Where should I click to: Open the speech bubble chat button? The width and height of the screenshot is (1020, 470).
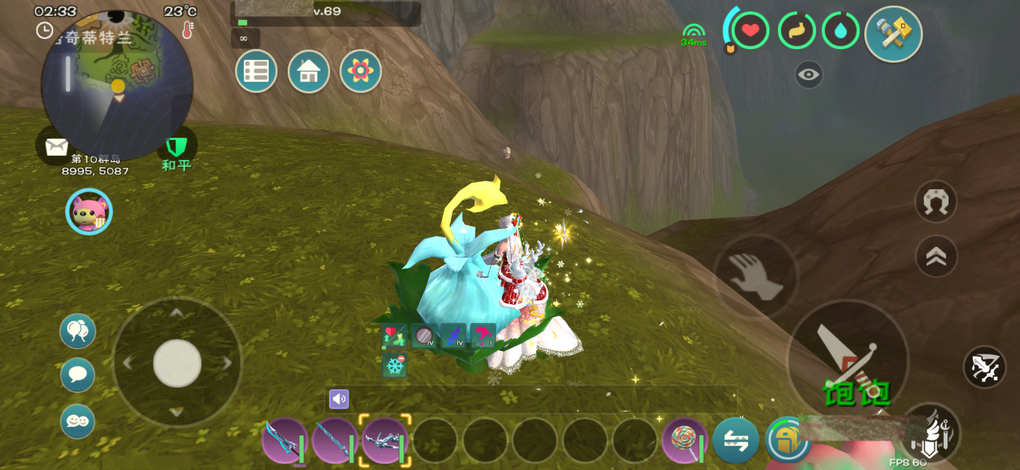pyautogui.click(x=78, y=375)
